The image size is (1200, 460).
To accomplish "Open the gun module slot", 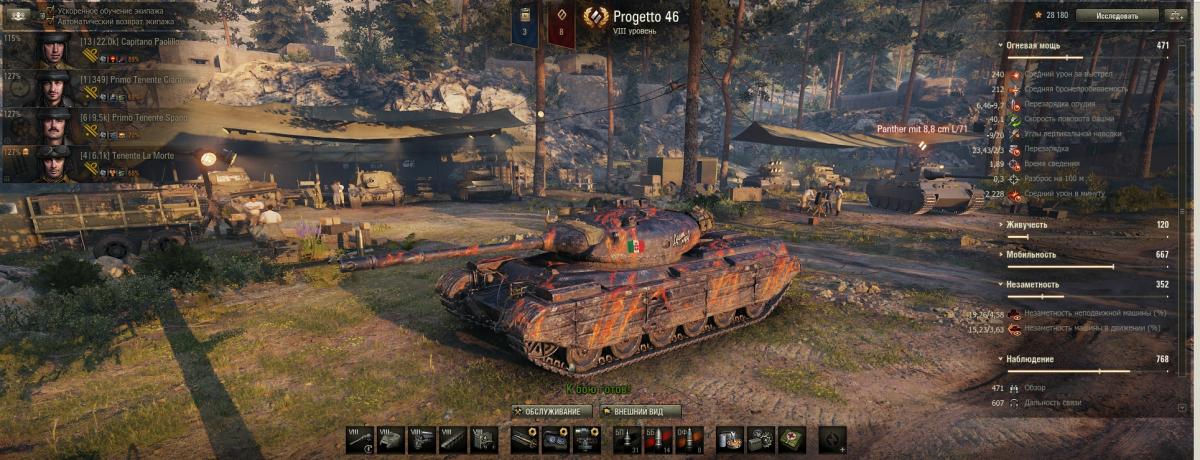I will tap(360, 439).
